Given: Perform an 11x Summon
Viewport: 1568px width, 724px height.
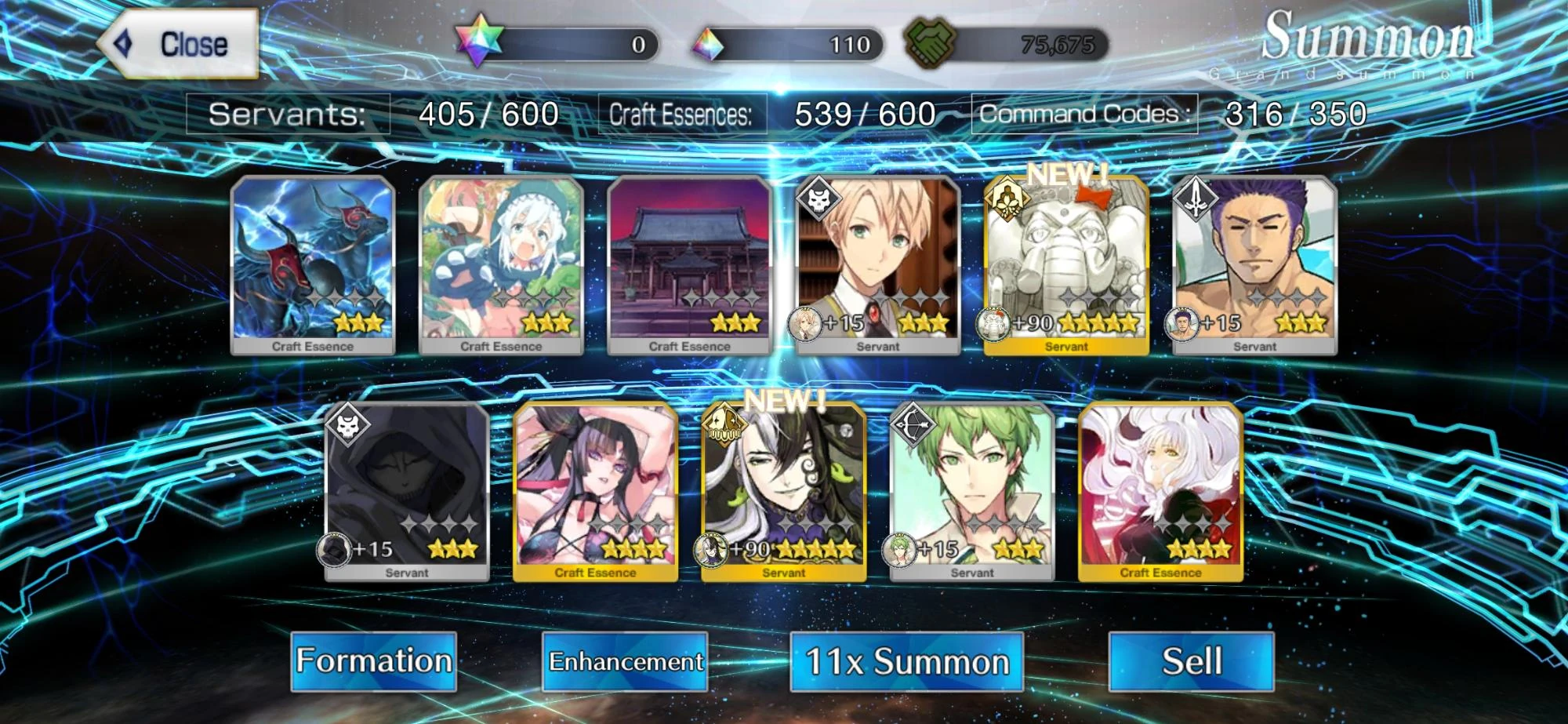Looking at the screenshot, I should (906, 661).
